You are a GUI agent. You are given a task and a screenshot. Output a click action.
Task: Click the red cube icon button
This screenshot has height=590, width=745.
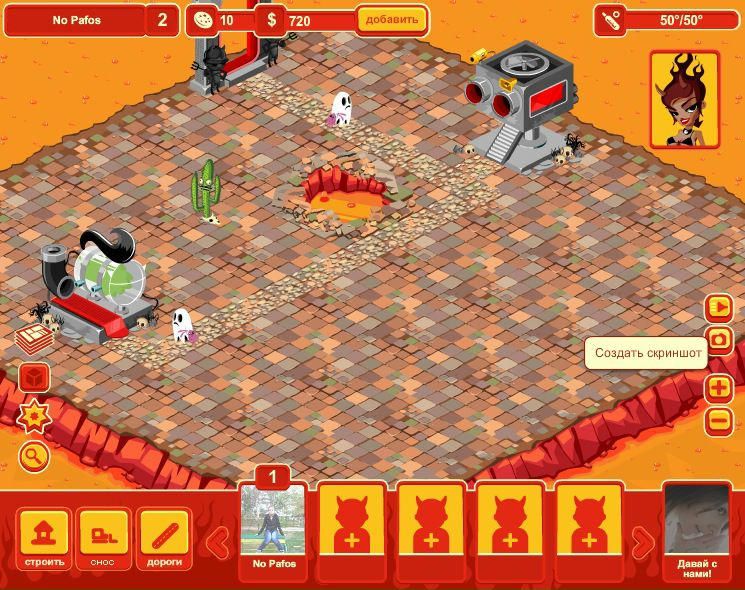click(x=33, y=378)
